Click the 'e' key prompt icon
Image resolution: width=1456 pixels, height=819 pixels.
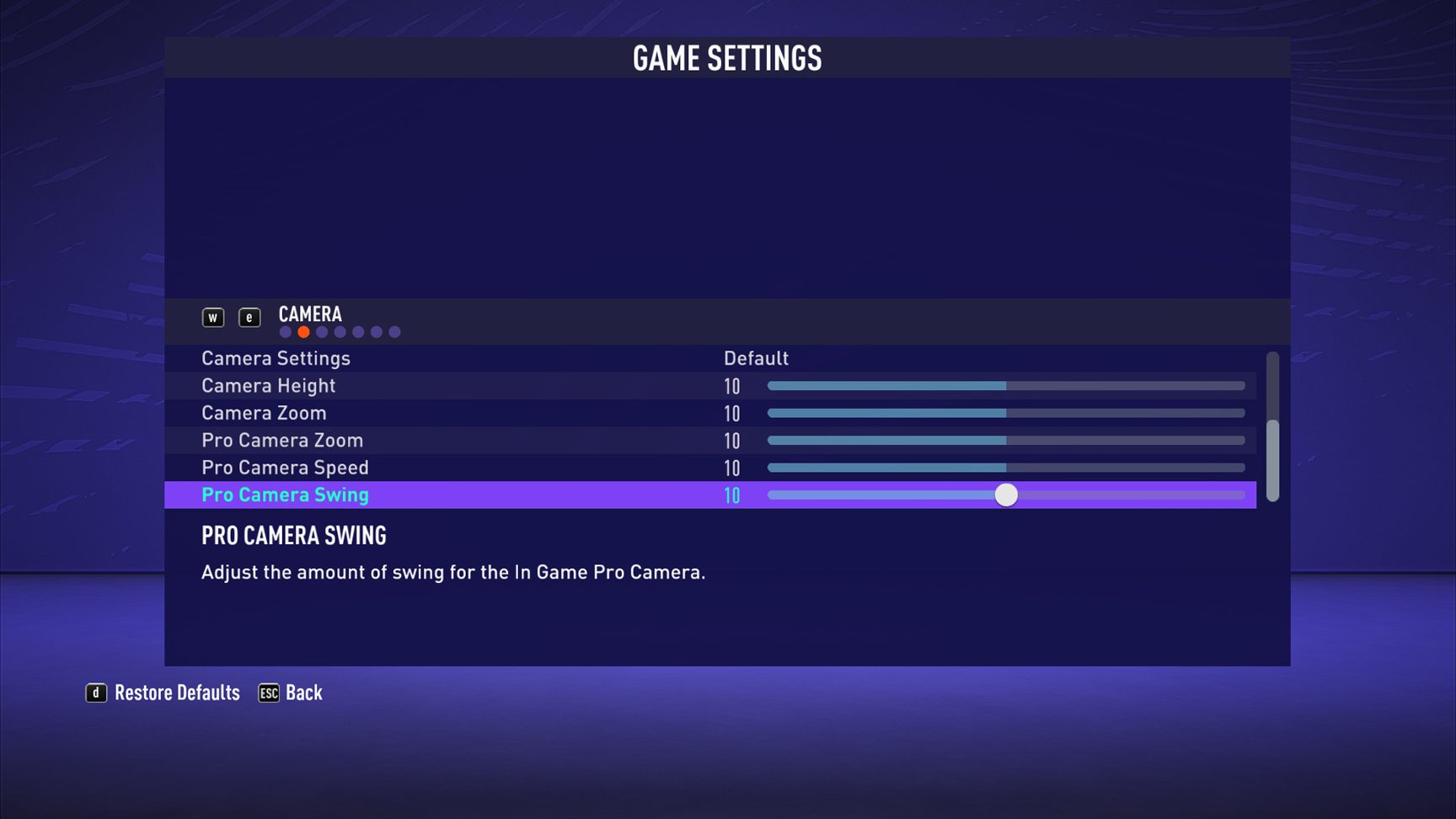click(249, 318)
